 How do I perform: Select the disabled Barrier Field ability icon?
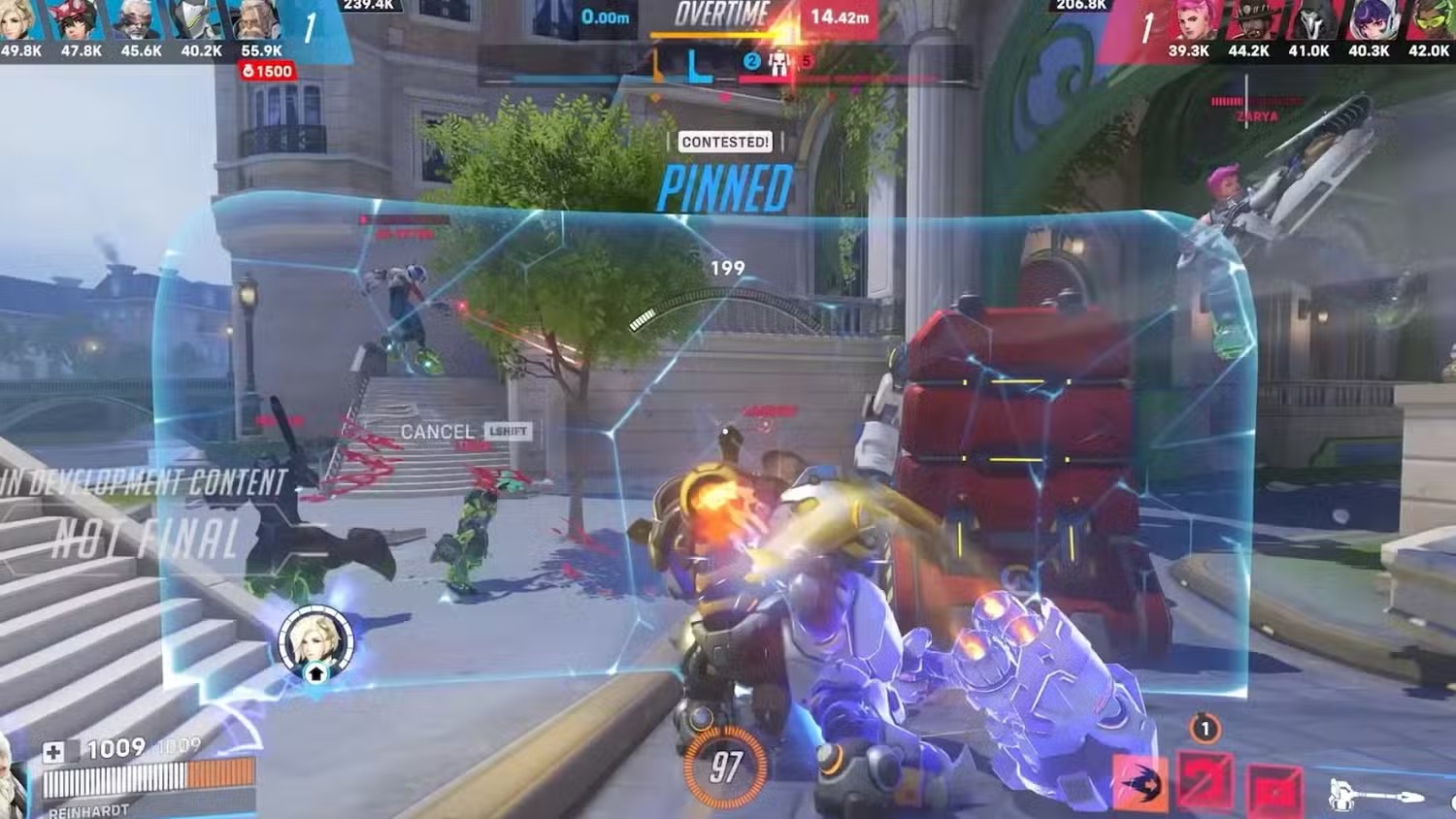coord(1274,786)
